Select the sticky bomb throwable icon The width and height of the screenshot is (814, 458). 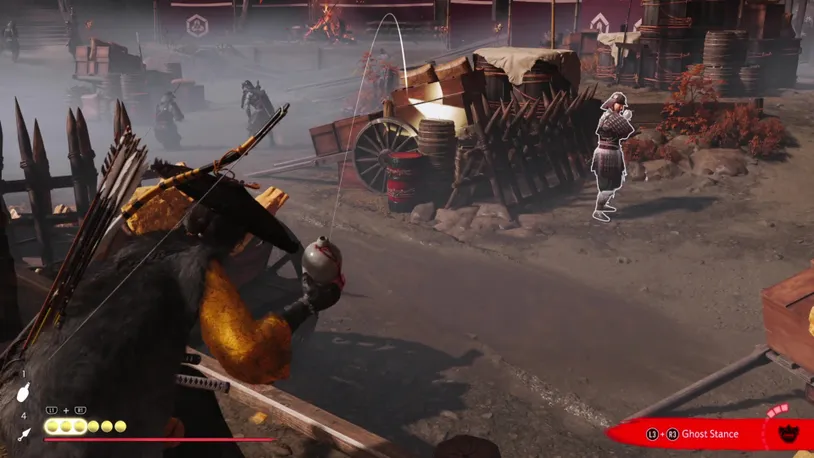point(24,394)
